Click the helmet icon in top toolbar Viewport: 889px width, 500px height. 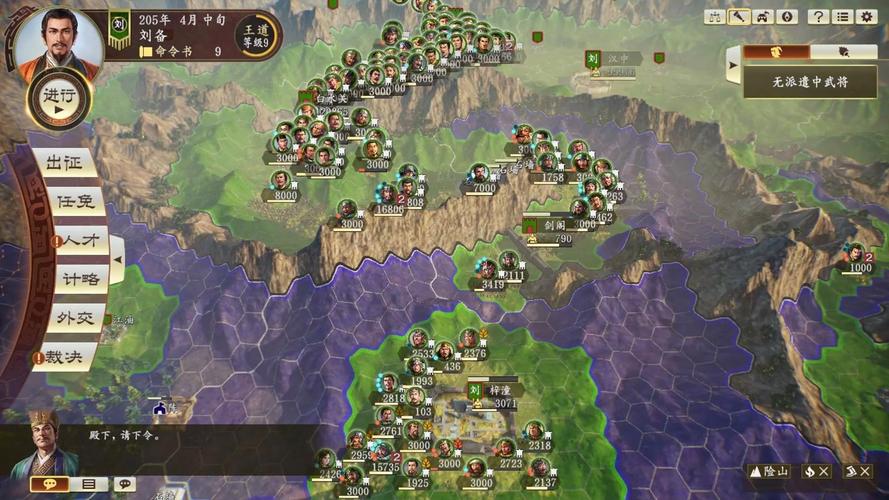[763, 17]
